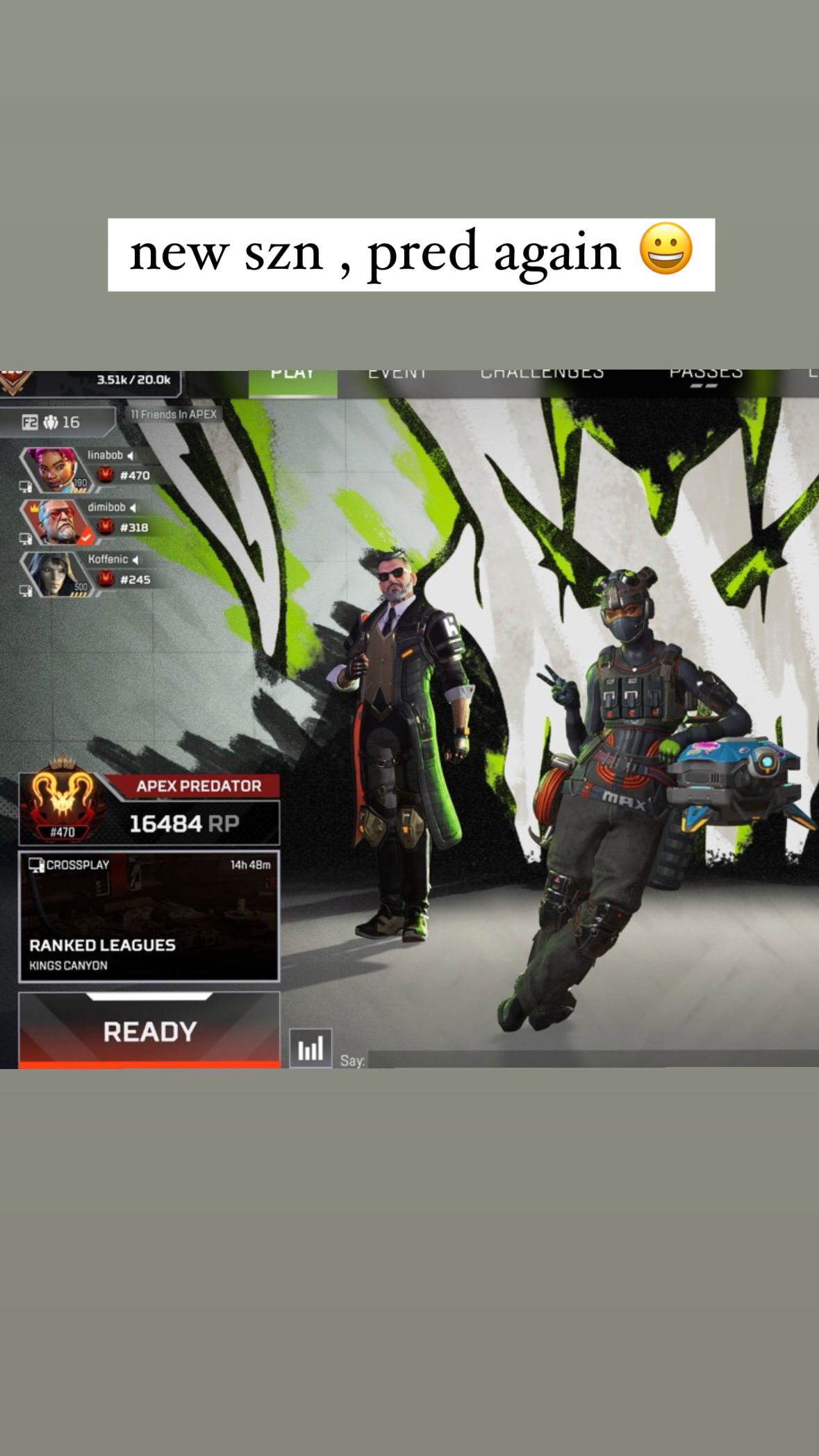
Task: Click the READY button
Action: [x=149, y=1030]
